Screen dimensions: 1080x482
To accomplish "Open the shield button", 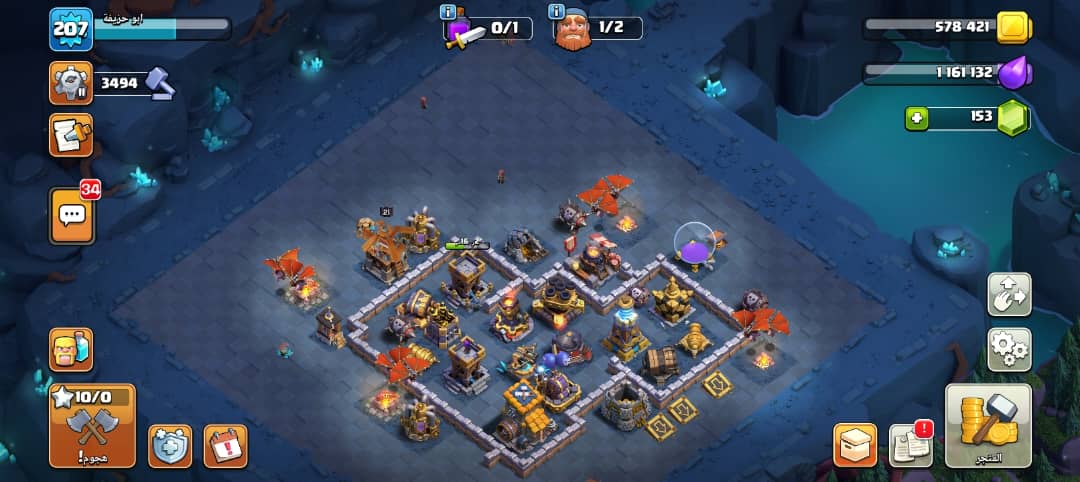I will click(x=170, y=446).
